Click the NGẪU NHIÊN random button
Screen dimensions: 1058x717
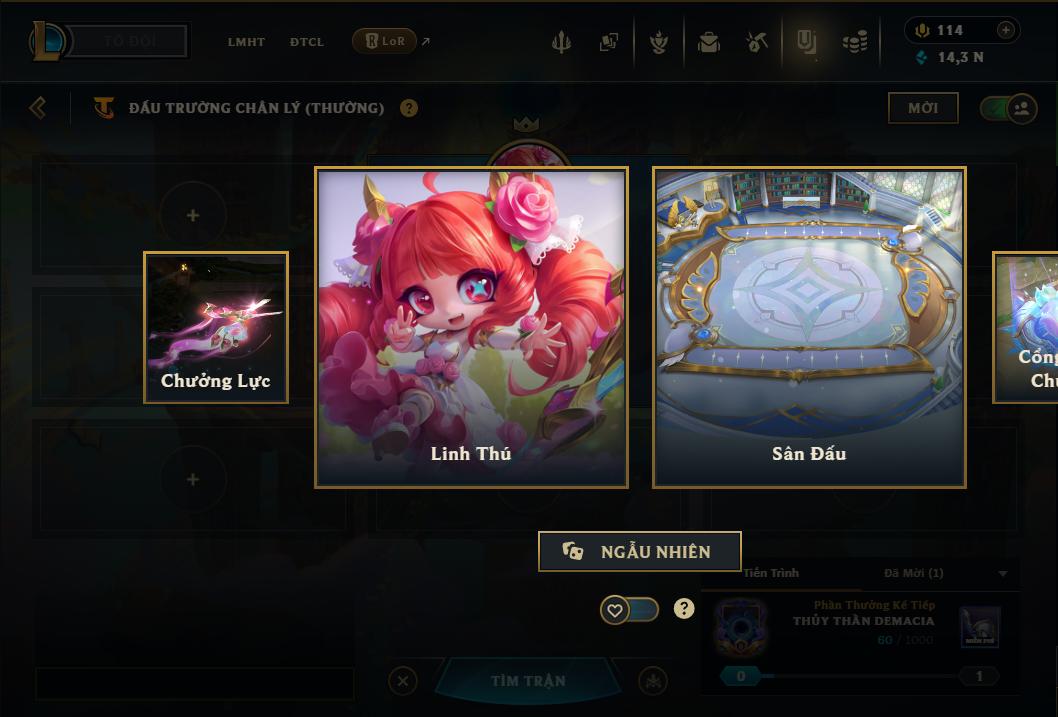coord(639,551)
